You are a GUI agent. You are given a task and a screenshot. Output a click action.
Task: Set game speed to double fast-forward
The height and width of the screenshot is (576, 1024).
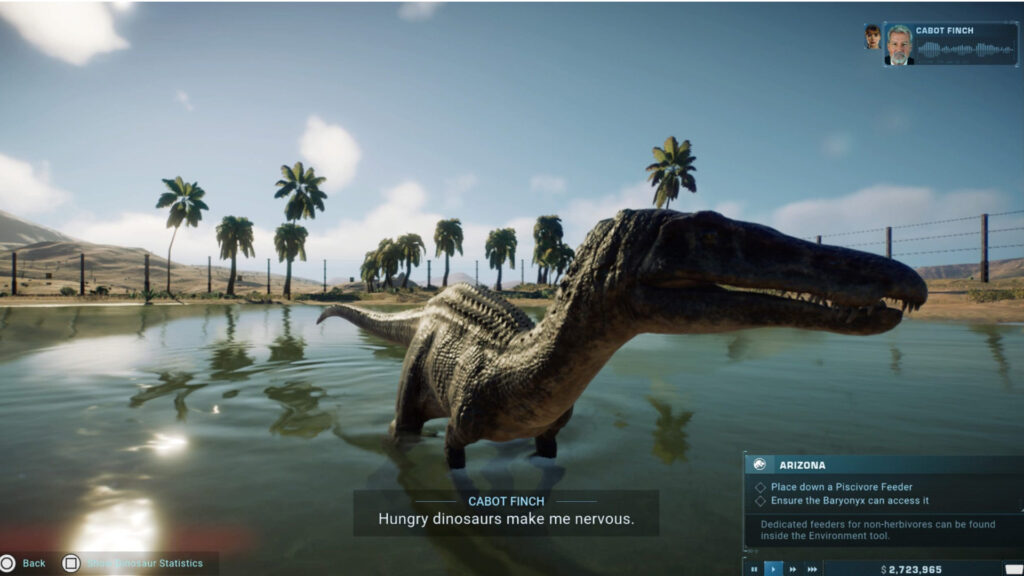pos(793,569)
